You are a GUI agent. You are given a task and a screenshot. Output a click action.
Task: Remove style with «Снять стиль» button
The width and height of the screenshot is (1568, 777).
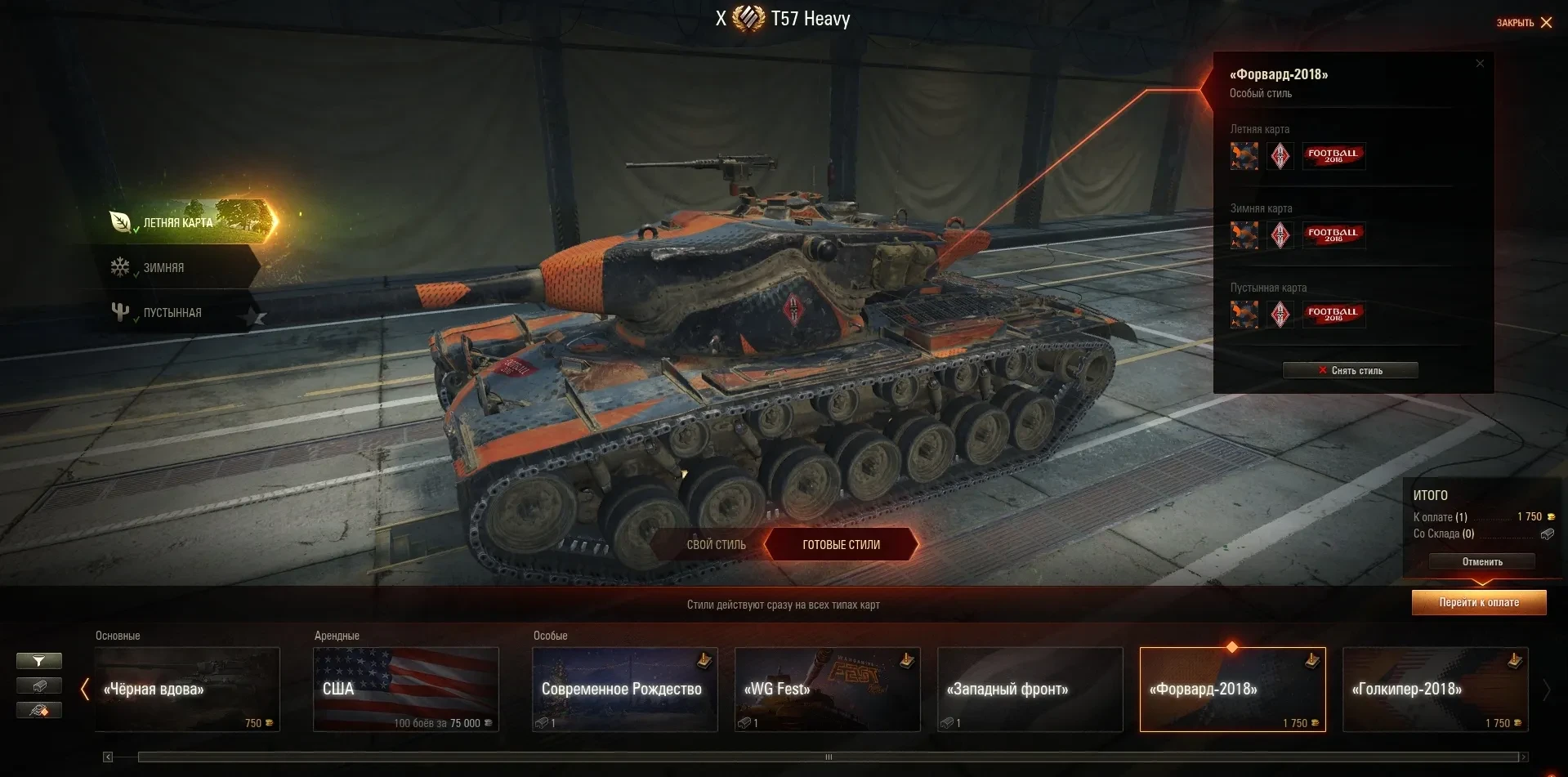[1350, 371]
